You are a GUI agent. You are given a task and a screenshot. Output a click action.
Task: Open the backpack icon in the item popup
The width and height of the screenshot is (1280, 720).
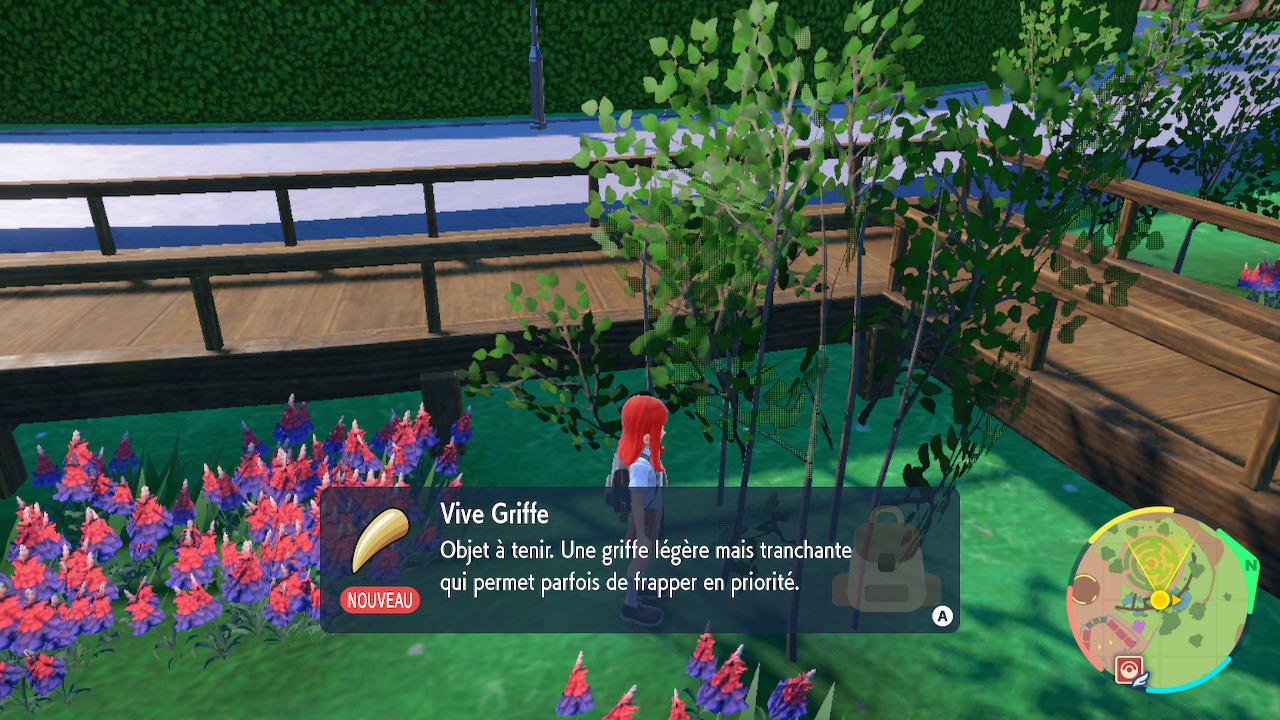[x=885, y=561]
